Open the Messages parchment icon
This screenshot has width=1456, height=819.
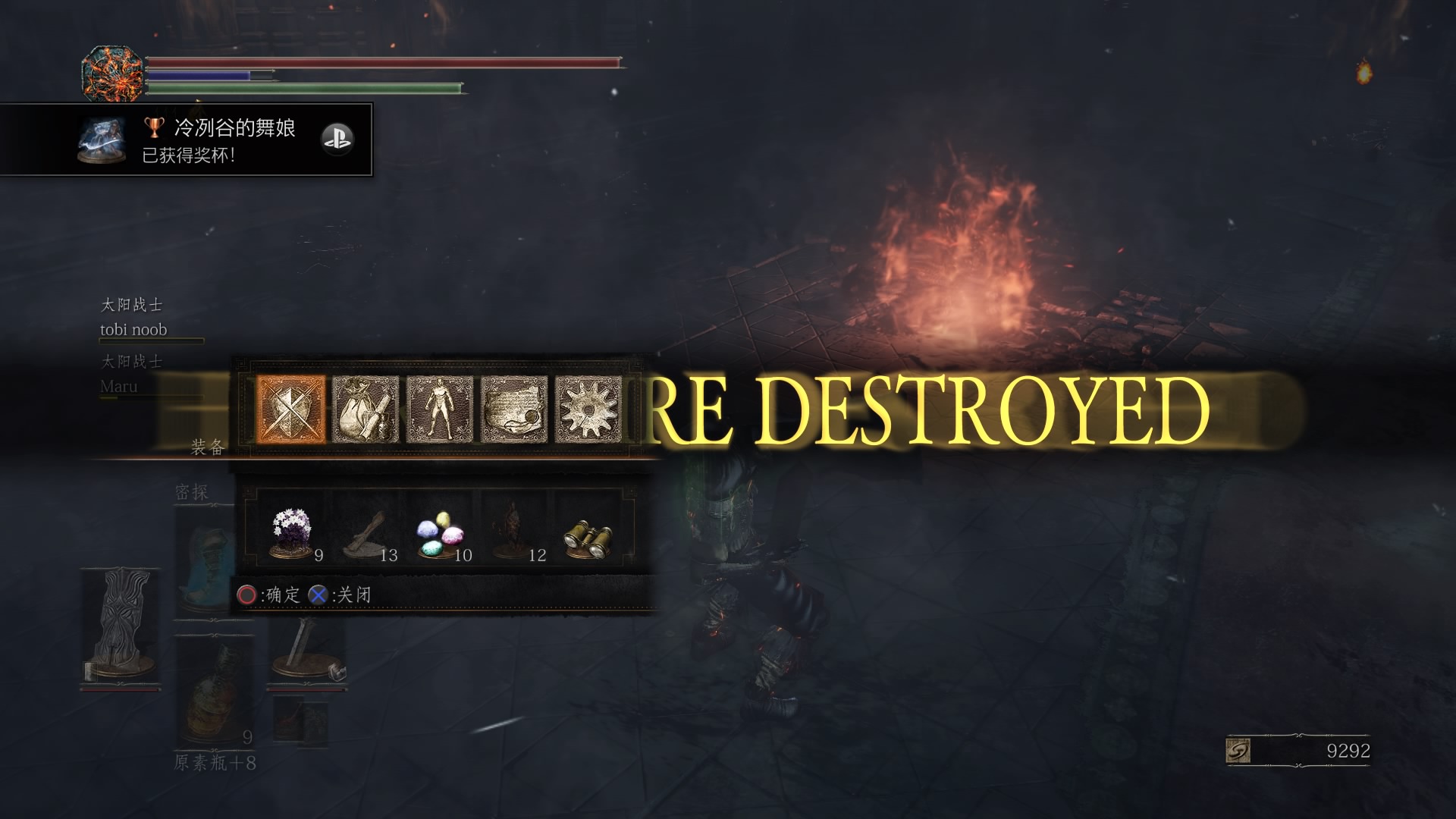pyautogui.click(x=514, y=409)
